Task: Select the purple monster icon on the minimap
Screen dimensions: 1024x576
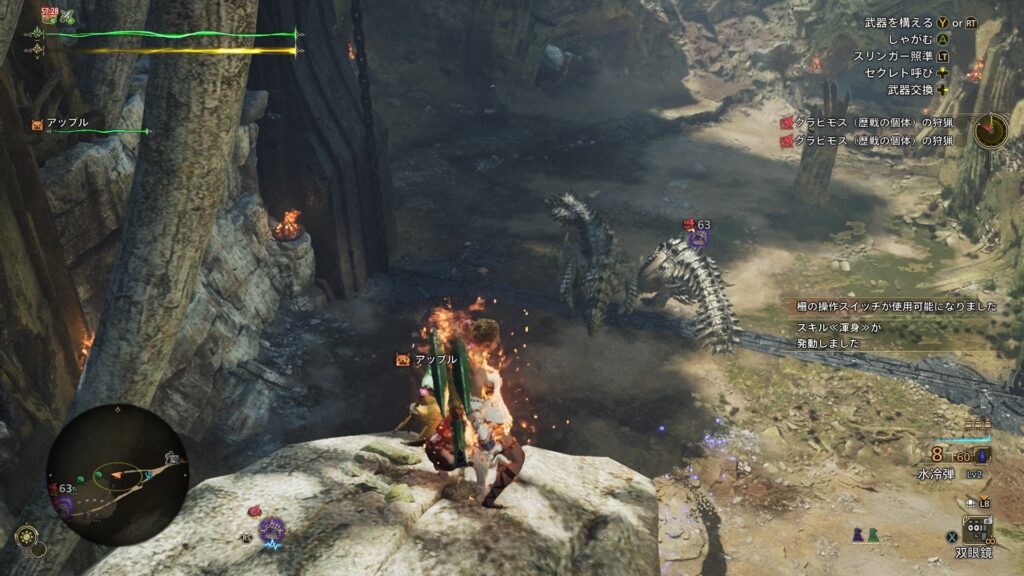Action: 65,504
